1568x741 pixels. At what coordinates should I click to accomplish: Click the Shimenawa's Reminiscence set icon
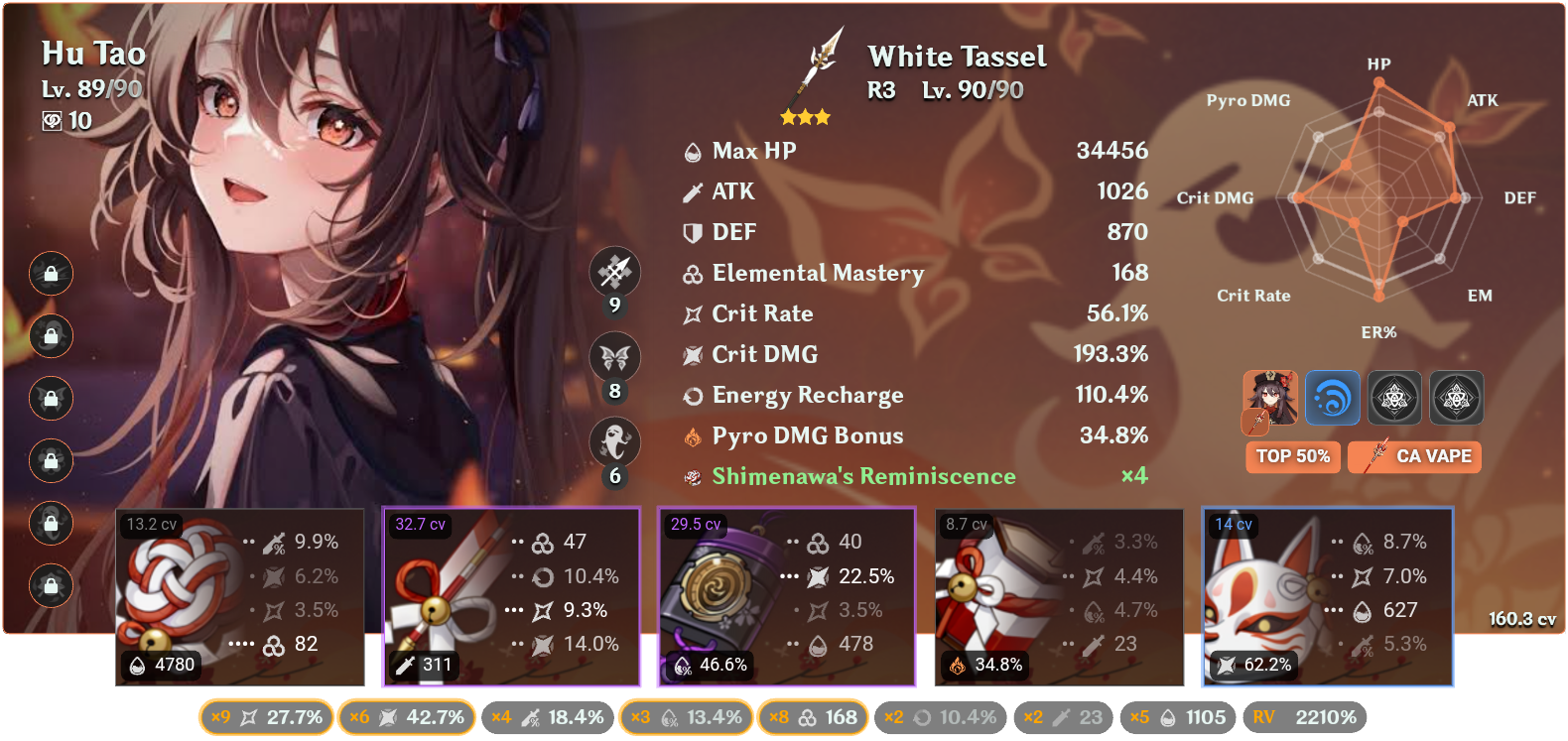click(693, 476)
